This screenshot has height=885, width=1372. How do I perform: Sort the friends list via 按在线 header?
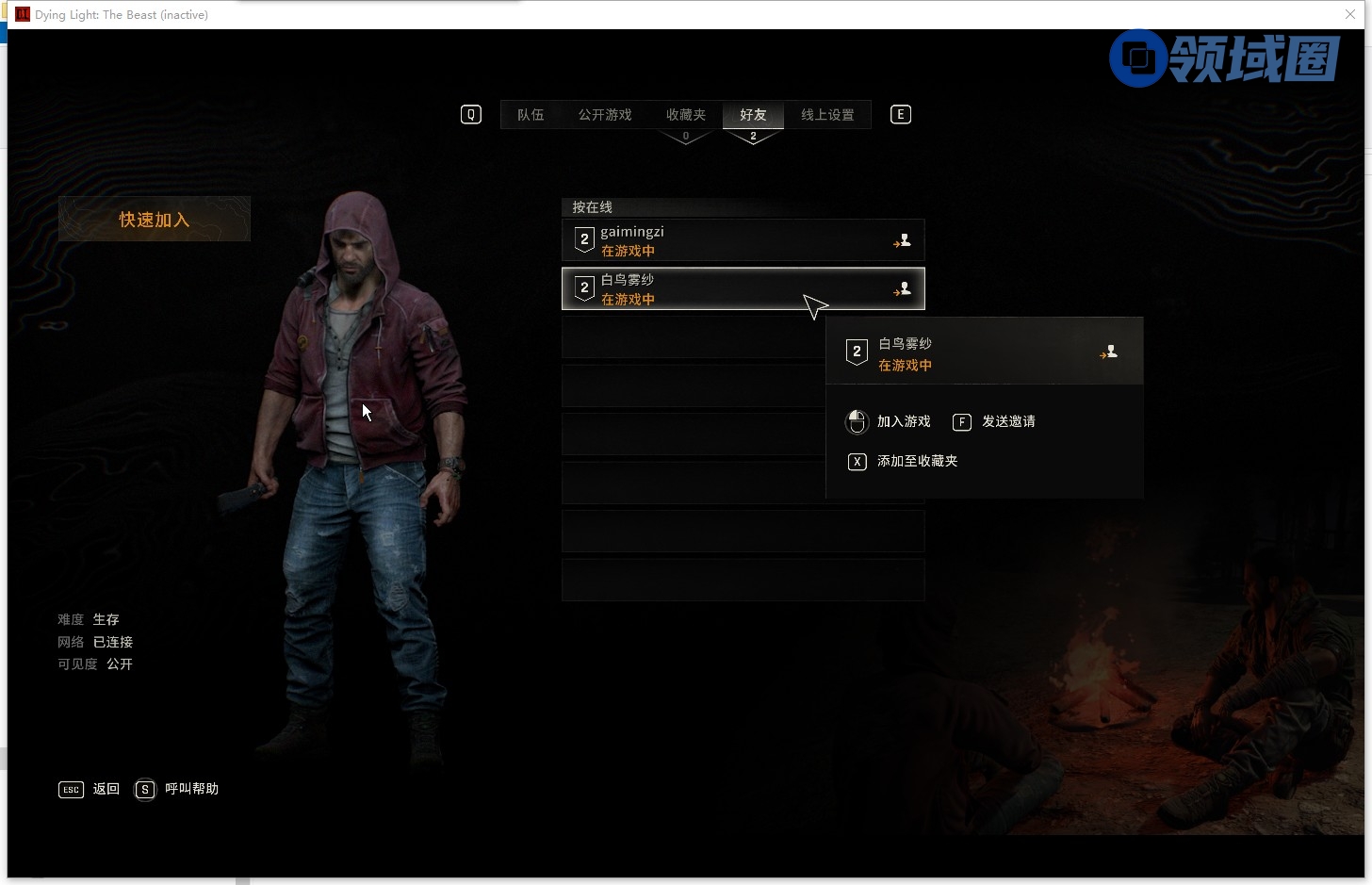pos(593,207)
